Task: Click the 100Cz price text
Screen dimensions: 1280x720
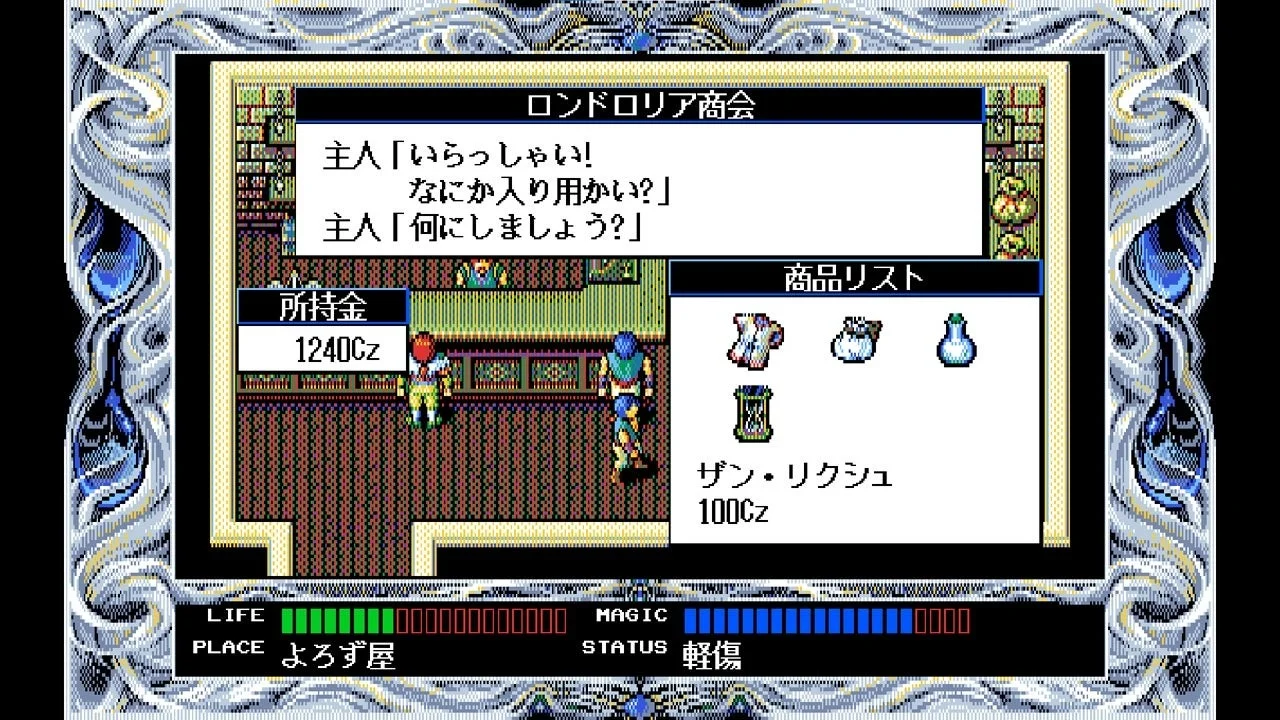Action: [x=732, y=513]
